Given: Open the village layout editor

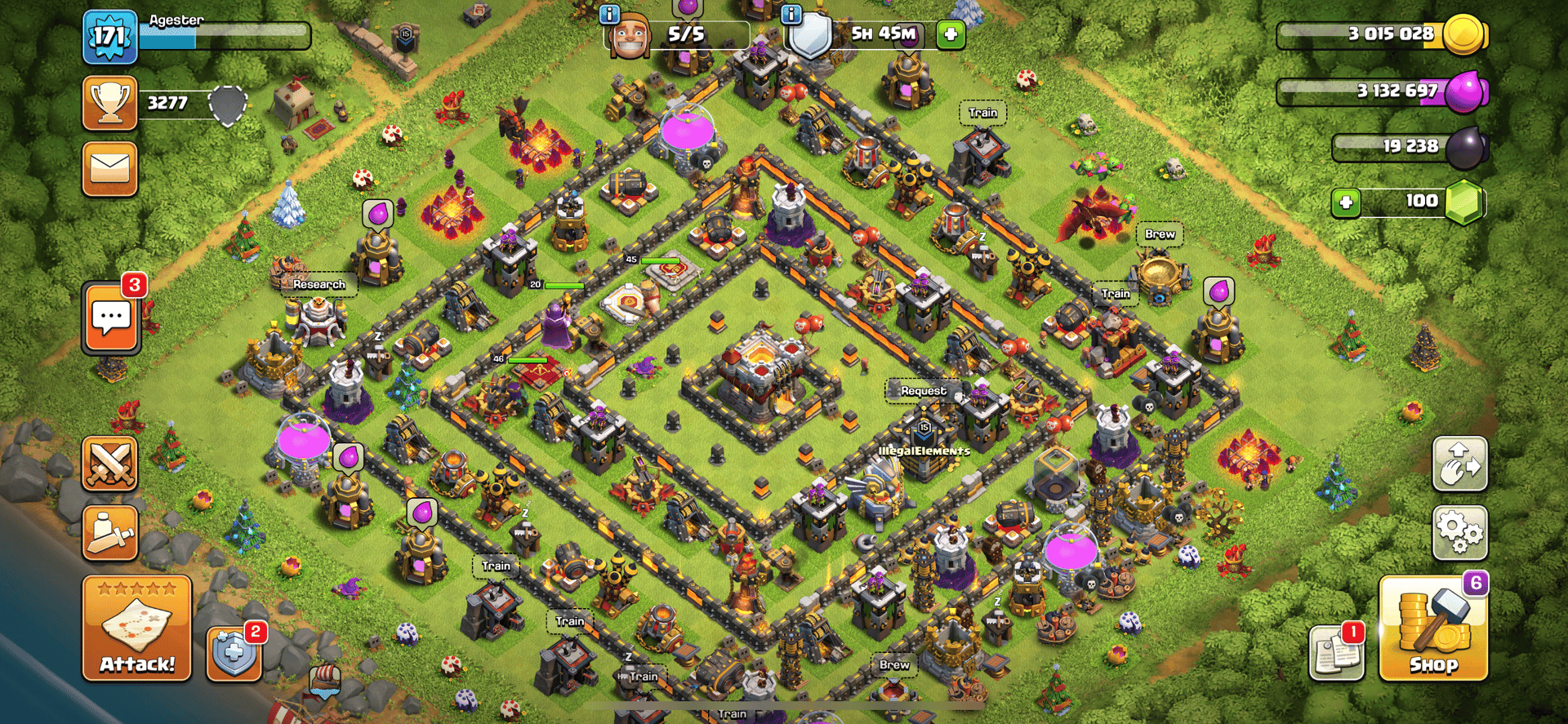Looking at the screenshot, I should click(1459, 464).
